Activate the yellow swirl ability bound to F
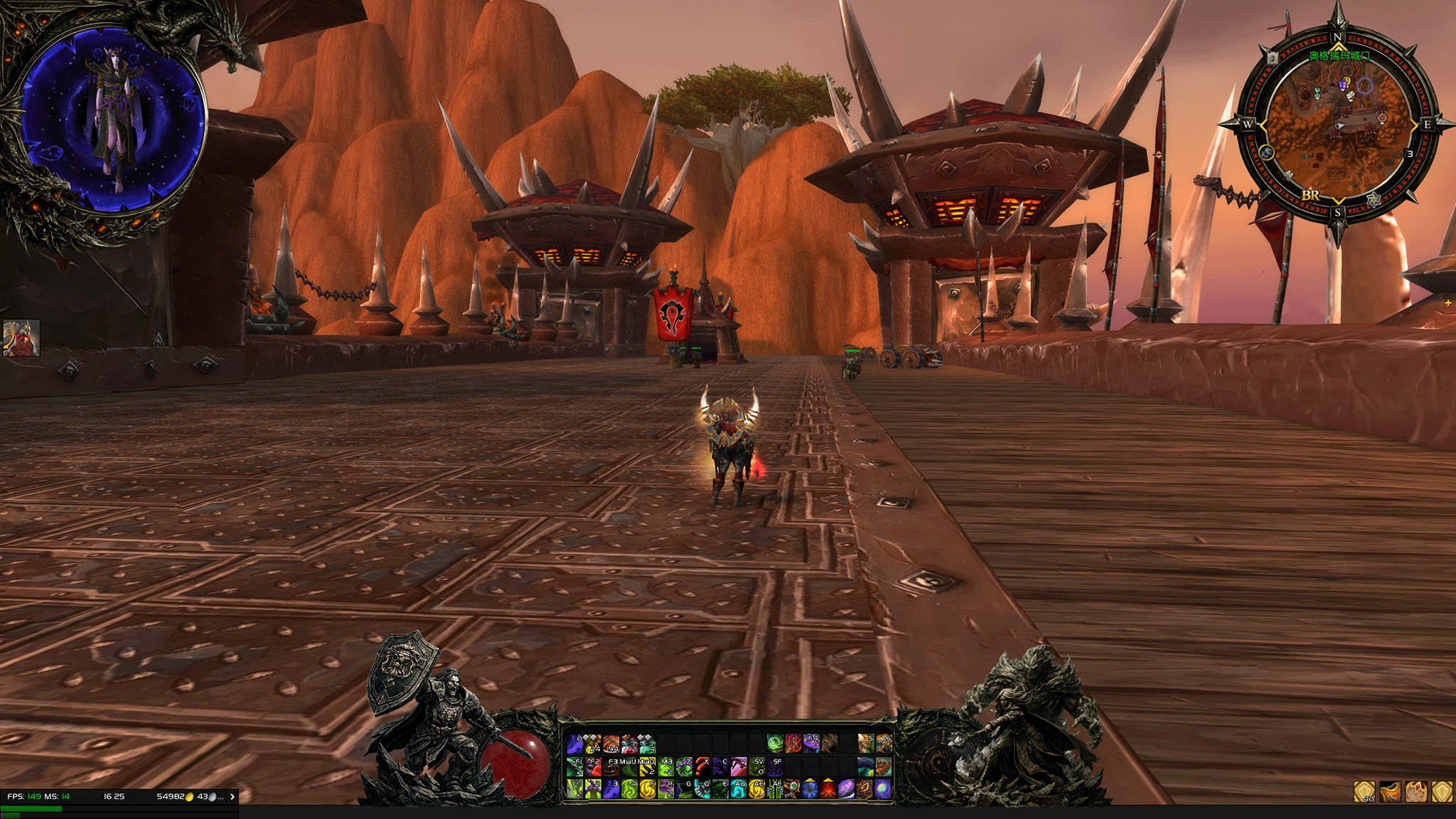This screenshot has width=1456, height=819. 648,788
